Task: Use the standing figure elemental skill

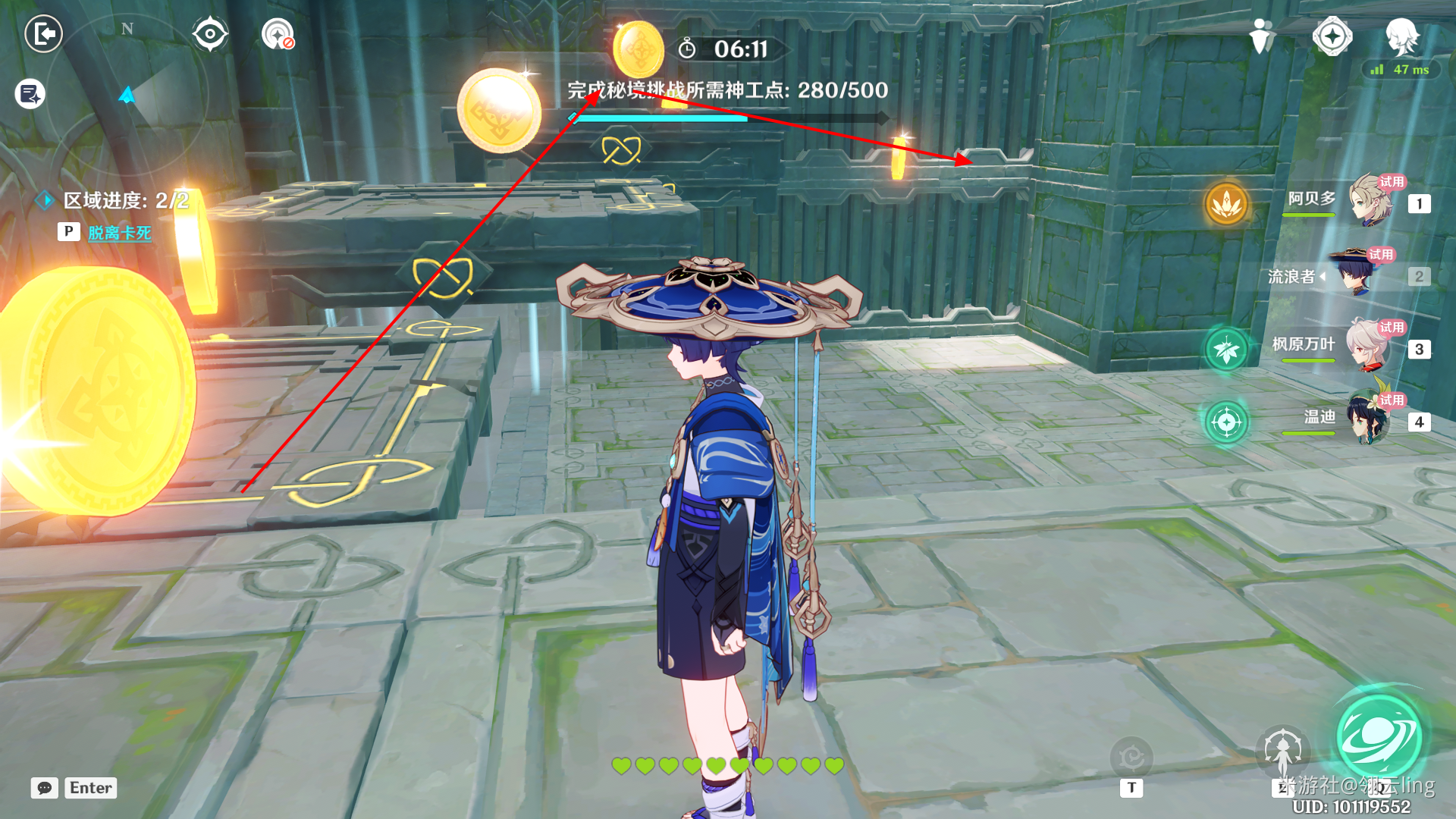Action: [1282, 752]
